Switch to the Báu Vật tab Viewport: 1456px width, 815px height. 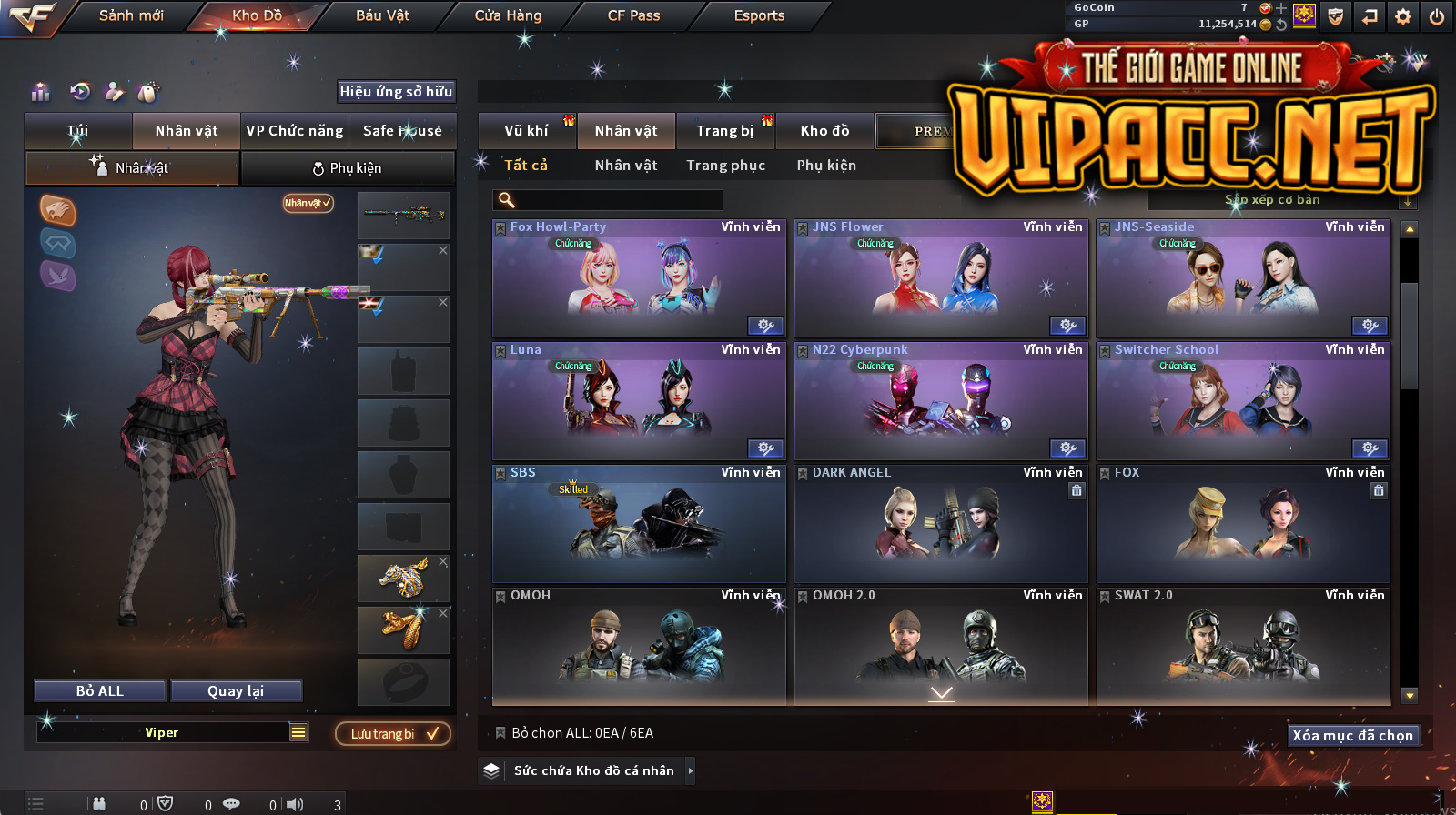pos(382,15)
